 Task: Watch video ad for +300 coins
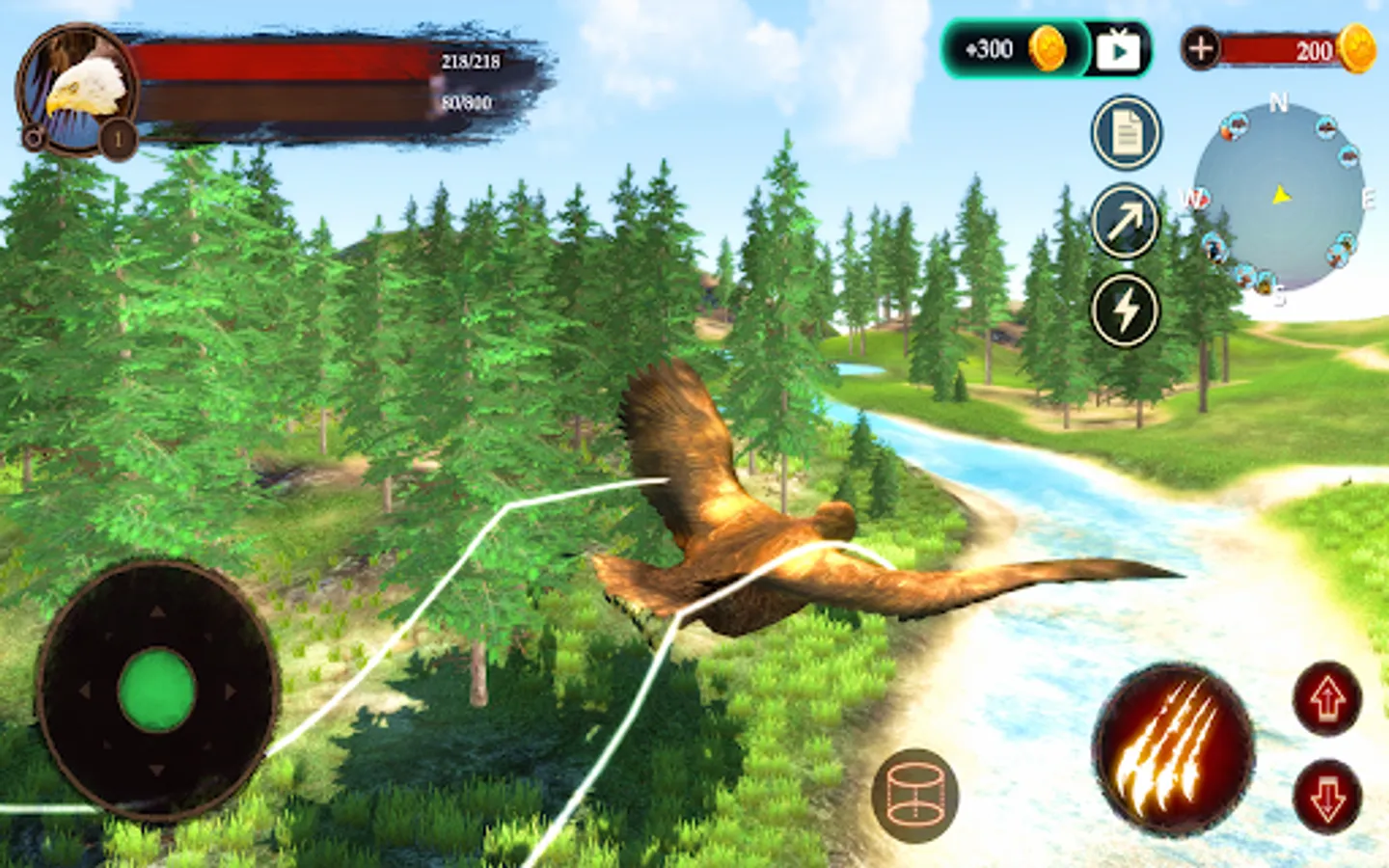click(x=1118, y=49)
